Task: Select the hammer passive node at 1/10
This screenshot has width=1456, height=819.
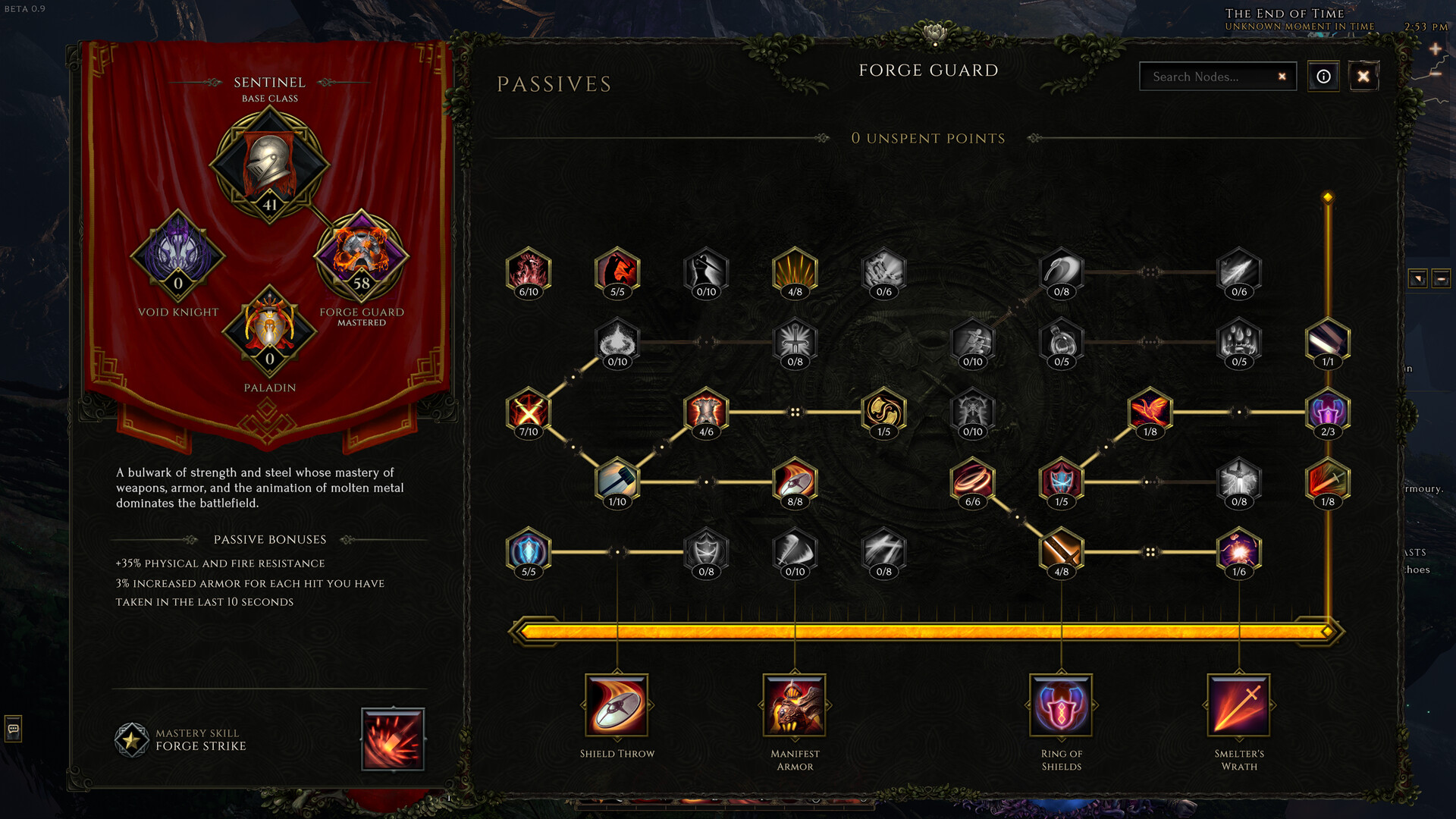Action: (x=617, y=478)
